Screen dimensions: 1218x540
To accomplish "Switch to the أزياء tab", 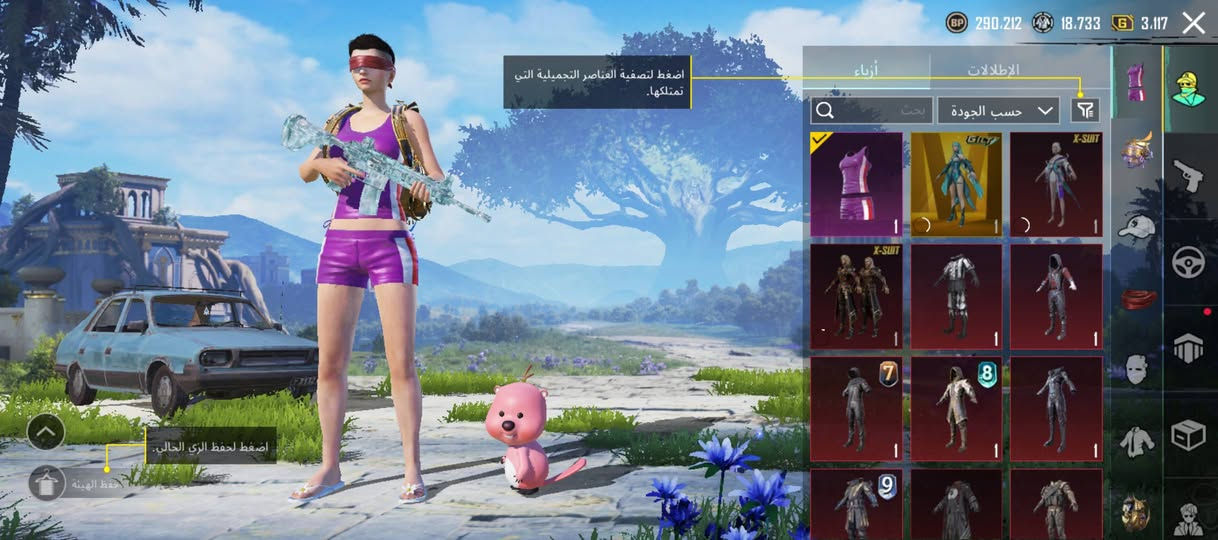I will click(x=866, y=70).
